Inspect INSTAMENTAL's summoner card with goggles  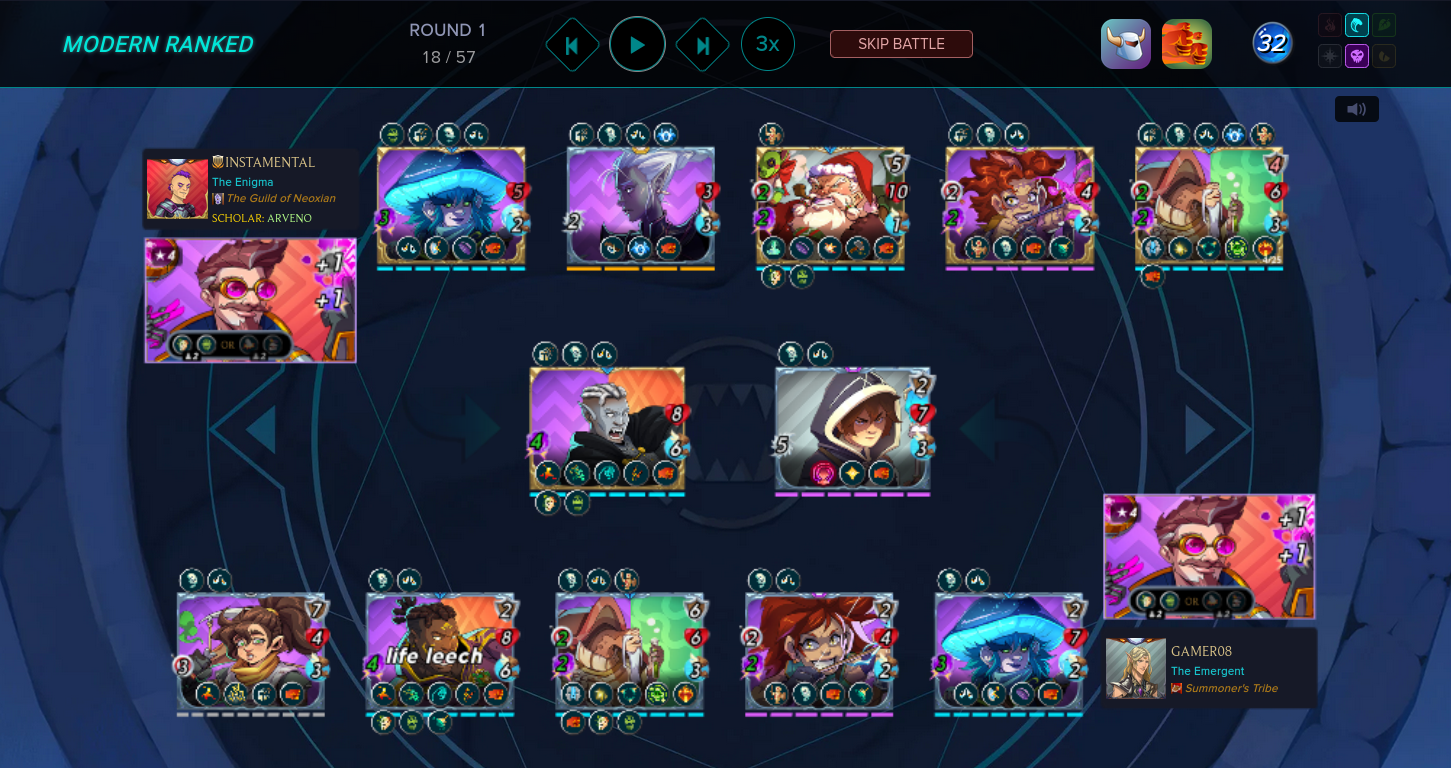tap(250, 300)
